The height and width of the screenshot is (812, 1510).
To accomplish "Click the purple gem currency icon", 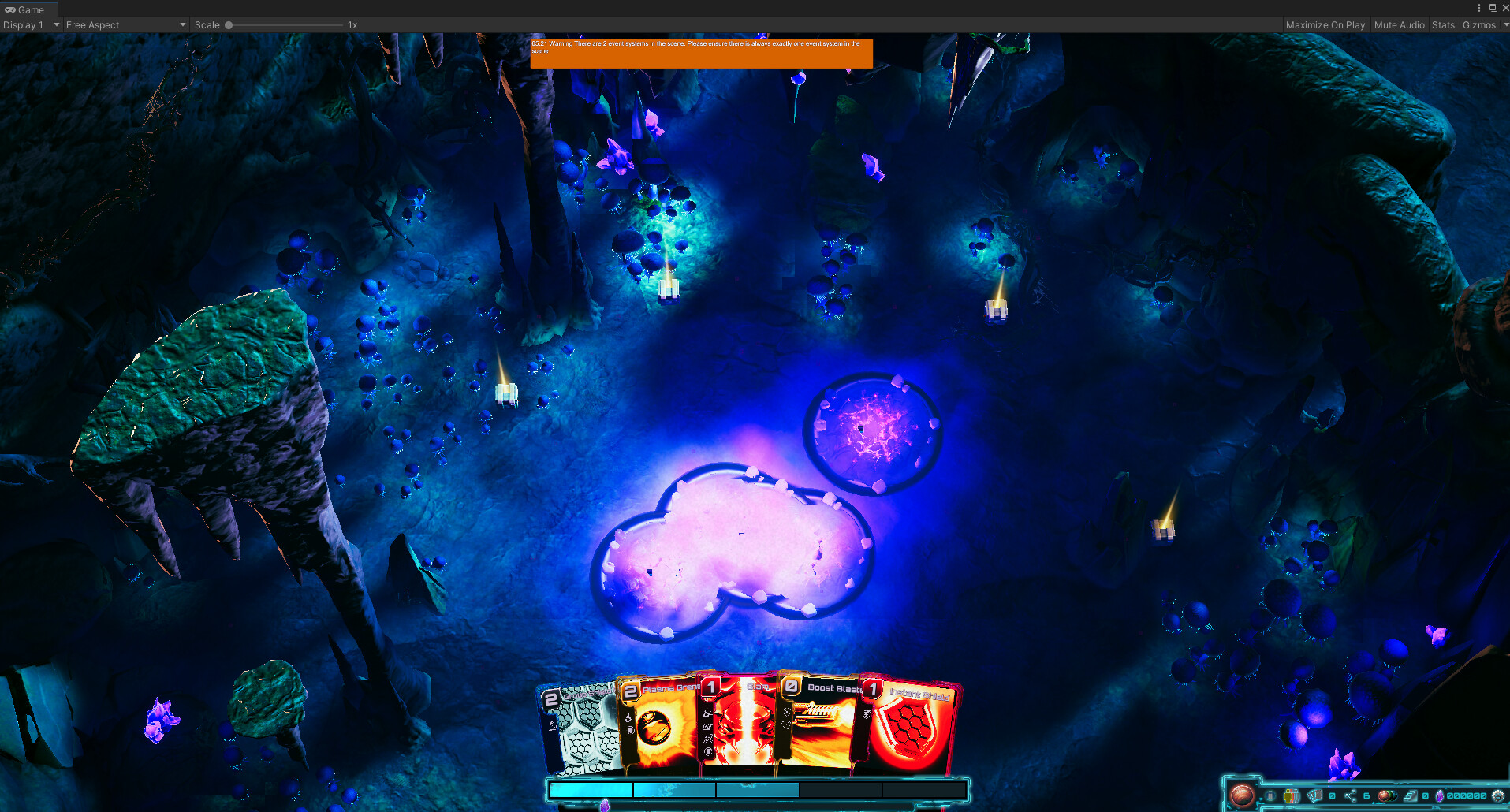I will (x=1439, y=796).
